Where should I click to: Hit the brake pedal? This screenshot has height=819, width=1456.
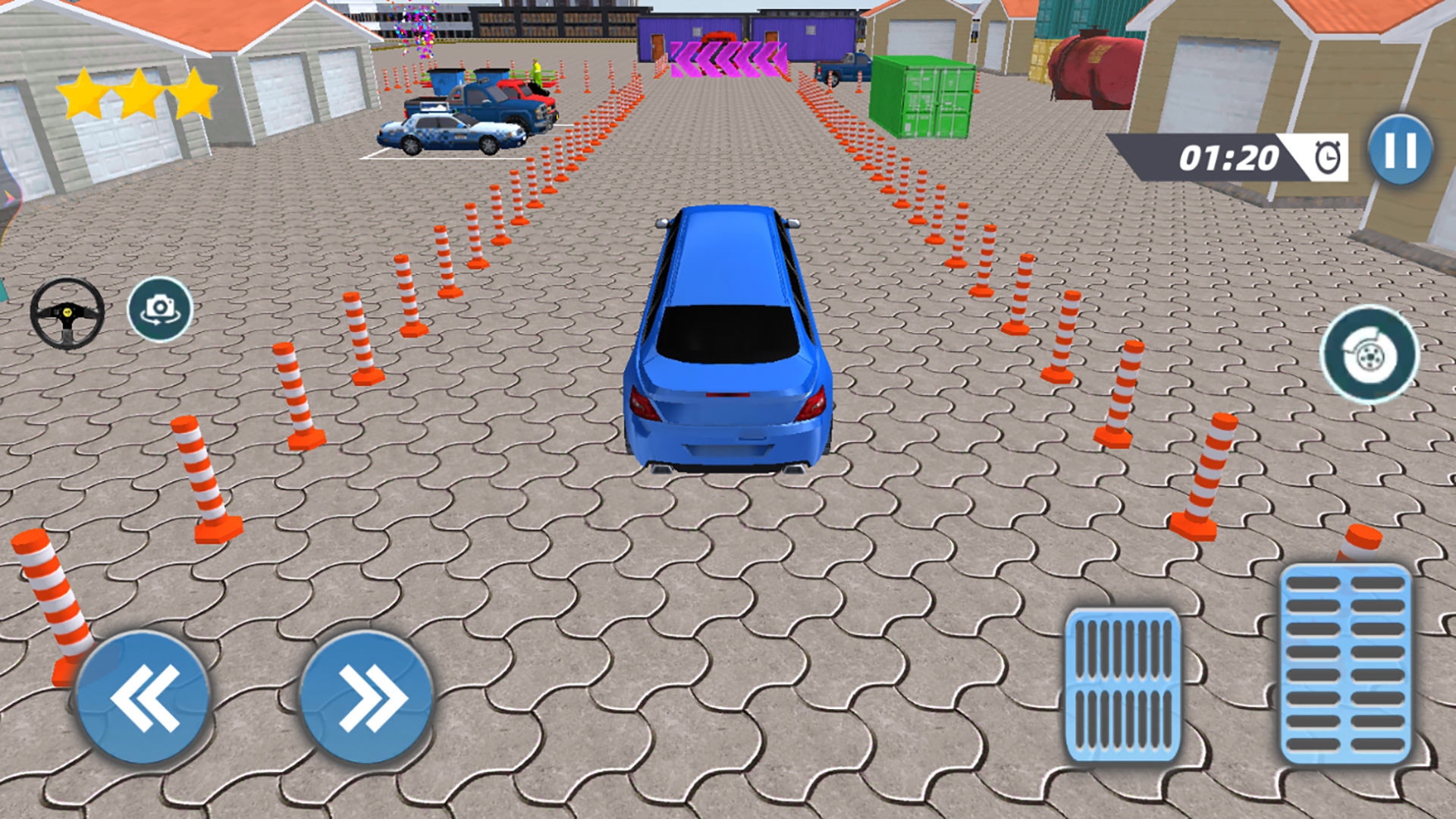[x=1122, y=685]
